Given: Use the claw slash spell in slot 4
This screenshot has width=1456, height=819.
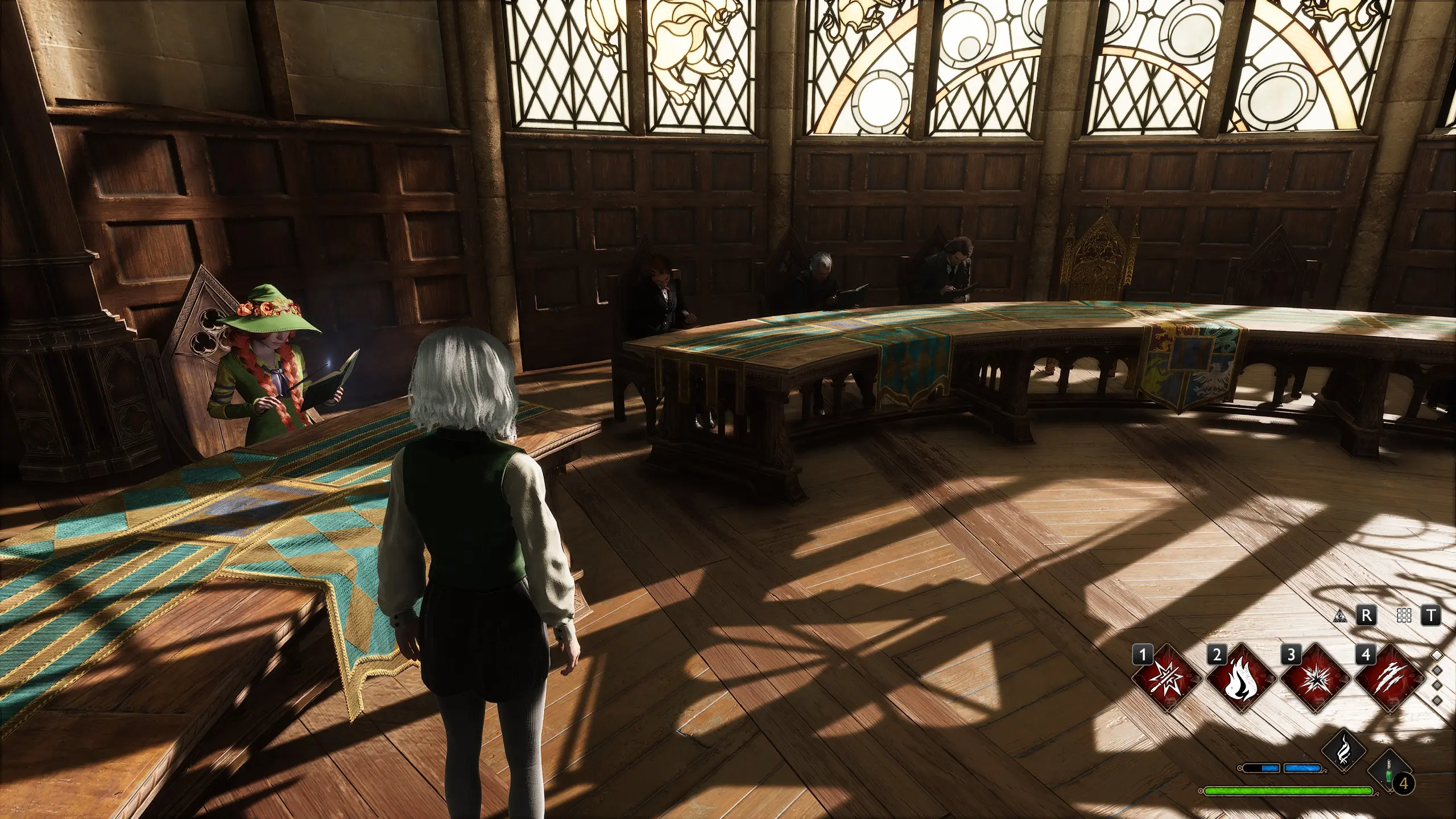Looking at the screenshot, I should [1389, 679].
